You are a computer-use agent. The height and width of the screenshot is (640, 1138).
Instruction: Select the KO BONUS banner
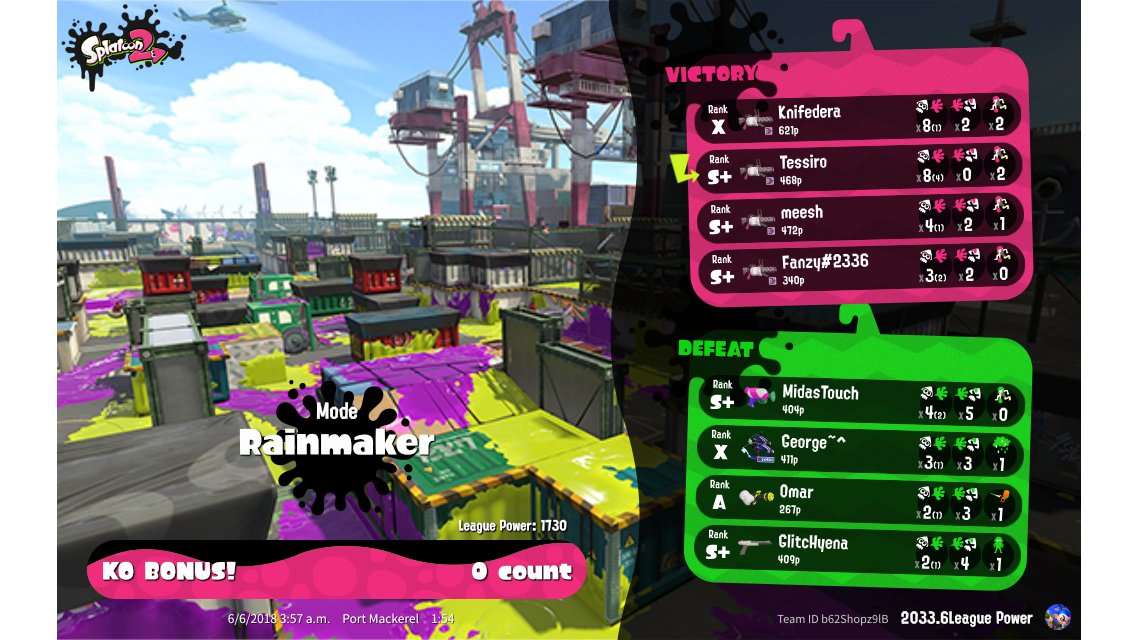coord(337,572)
